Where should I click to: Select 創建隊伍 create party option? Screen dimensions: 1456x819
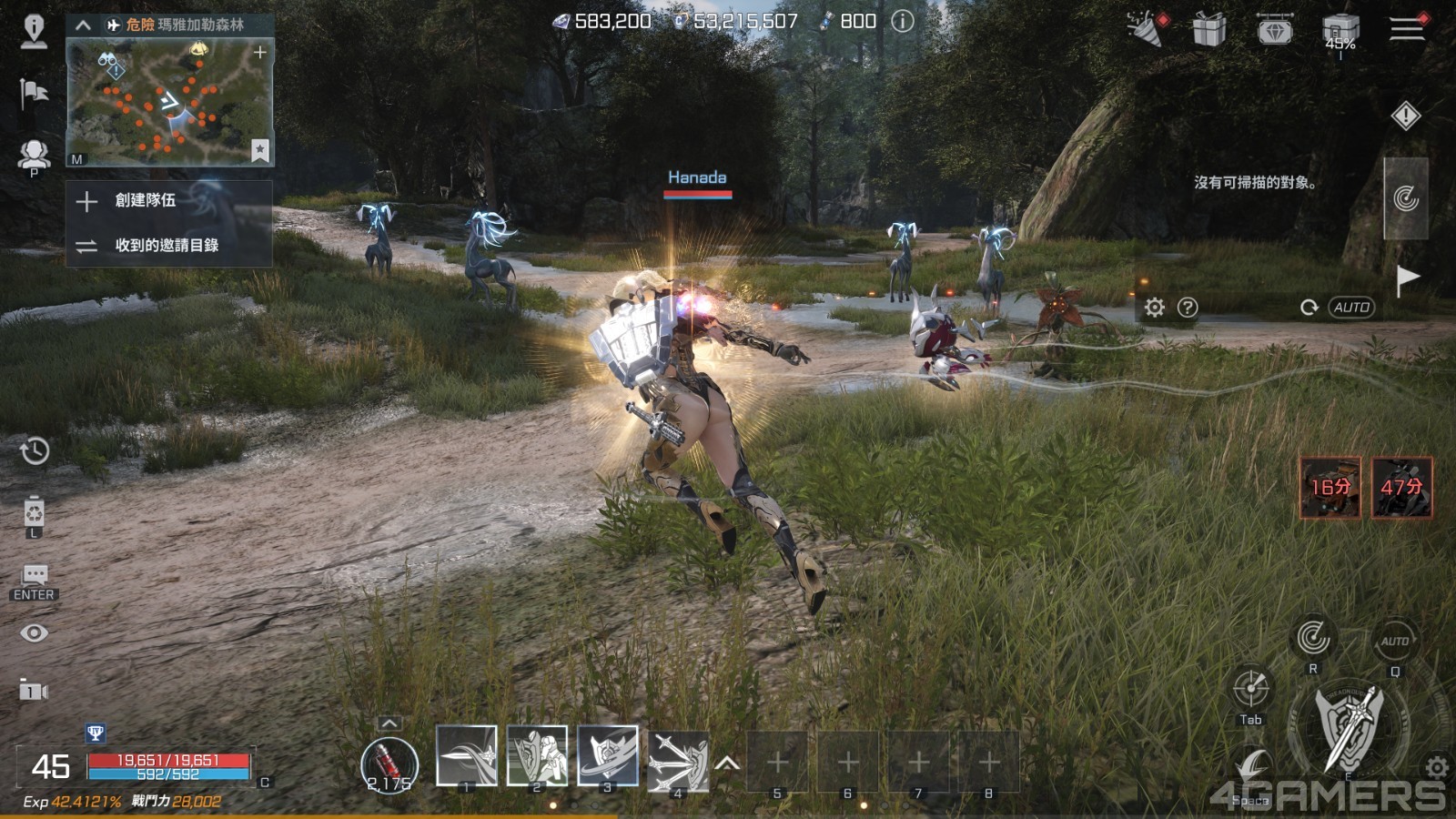(146, 200)
